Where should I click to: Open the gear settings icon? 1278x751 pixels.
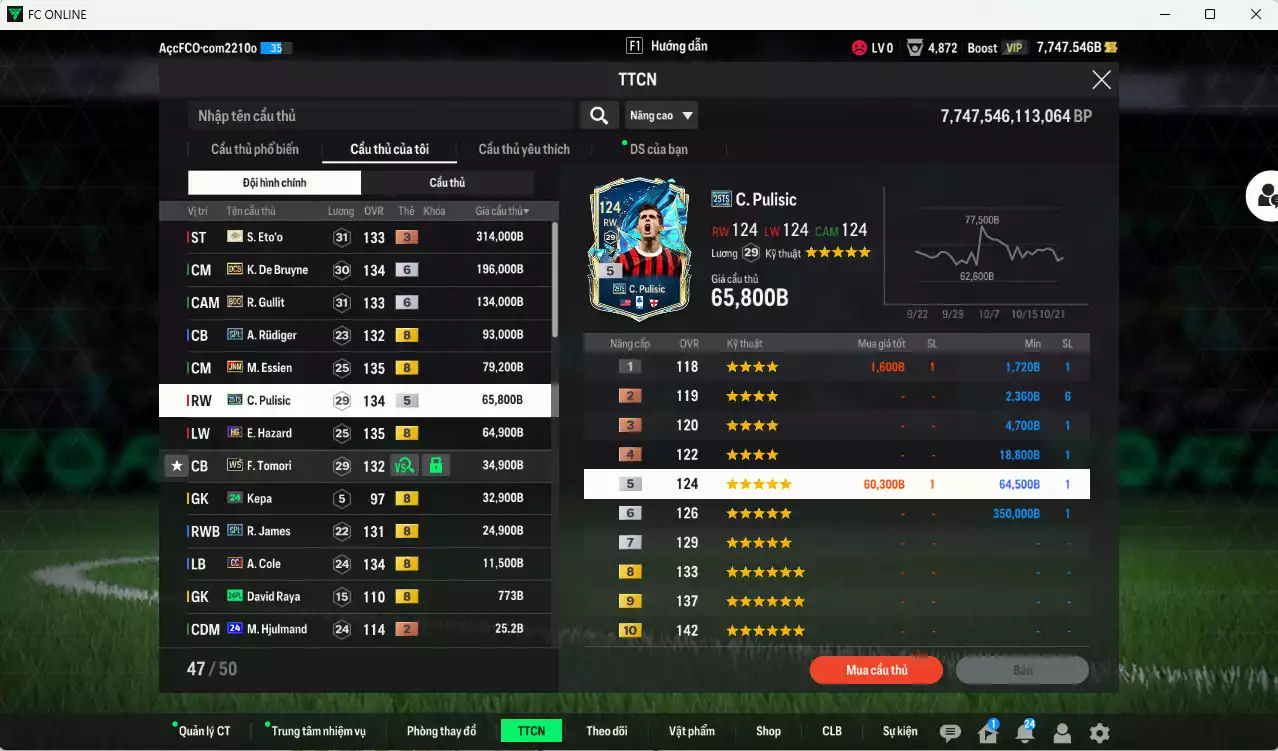point(1099,733)
